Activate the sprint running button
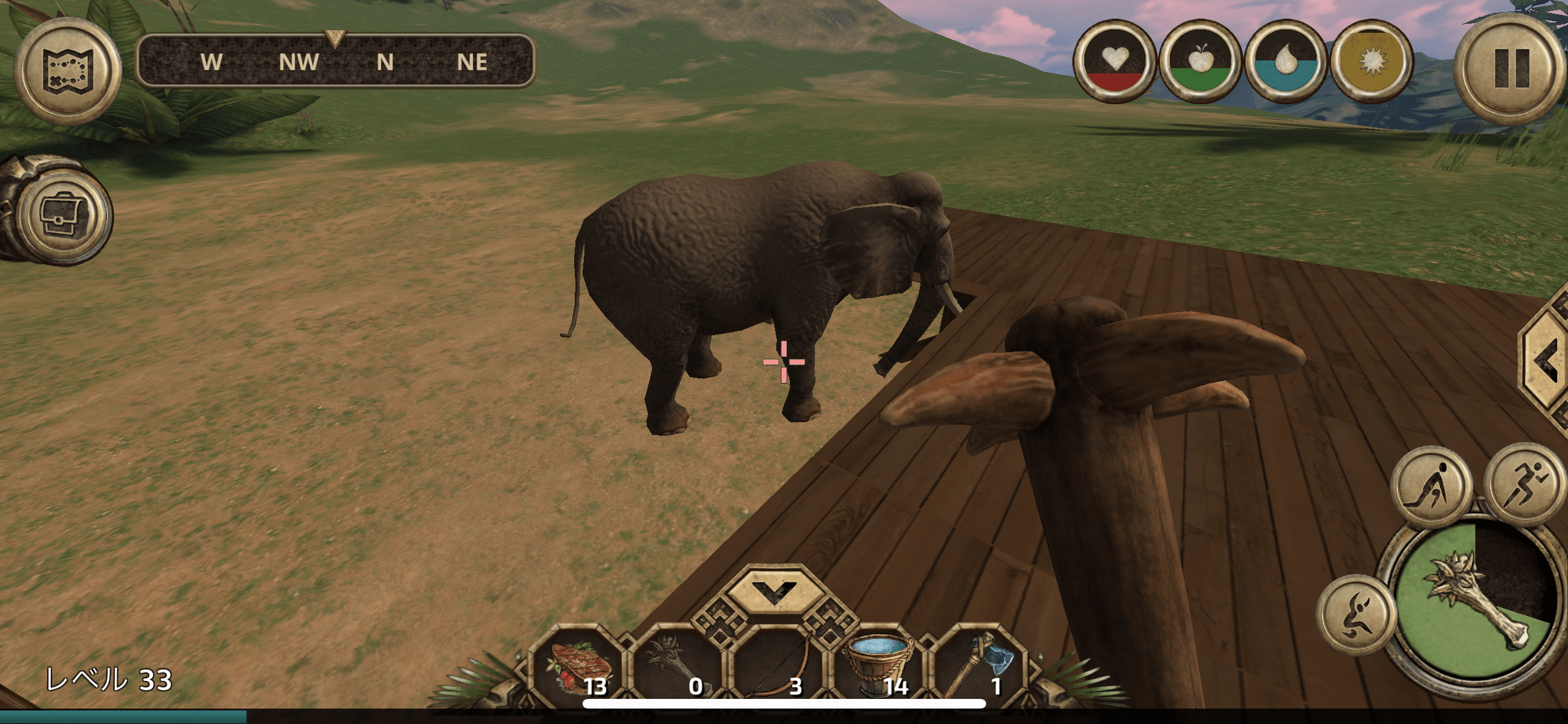Image resolution: width=1568 pixels, height=724 pixels. (1524, 484)
